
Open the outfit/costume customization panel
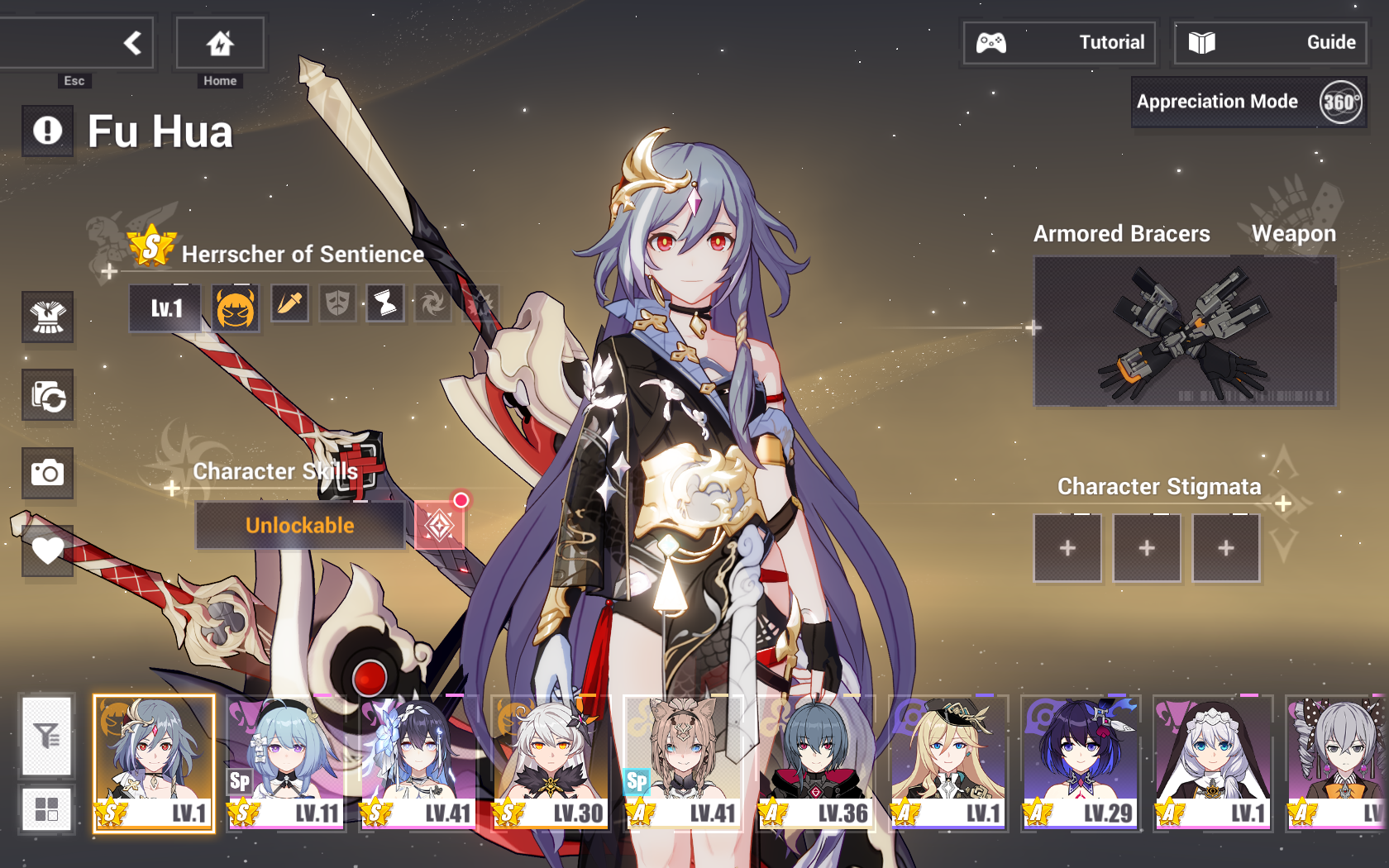pos(48,318)
